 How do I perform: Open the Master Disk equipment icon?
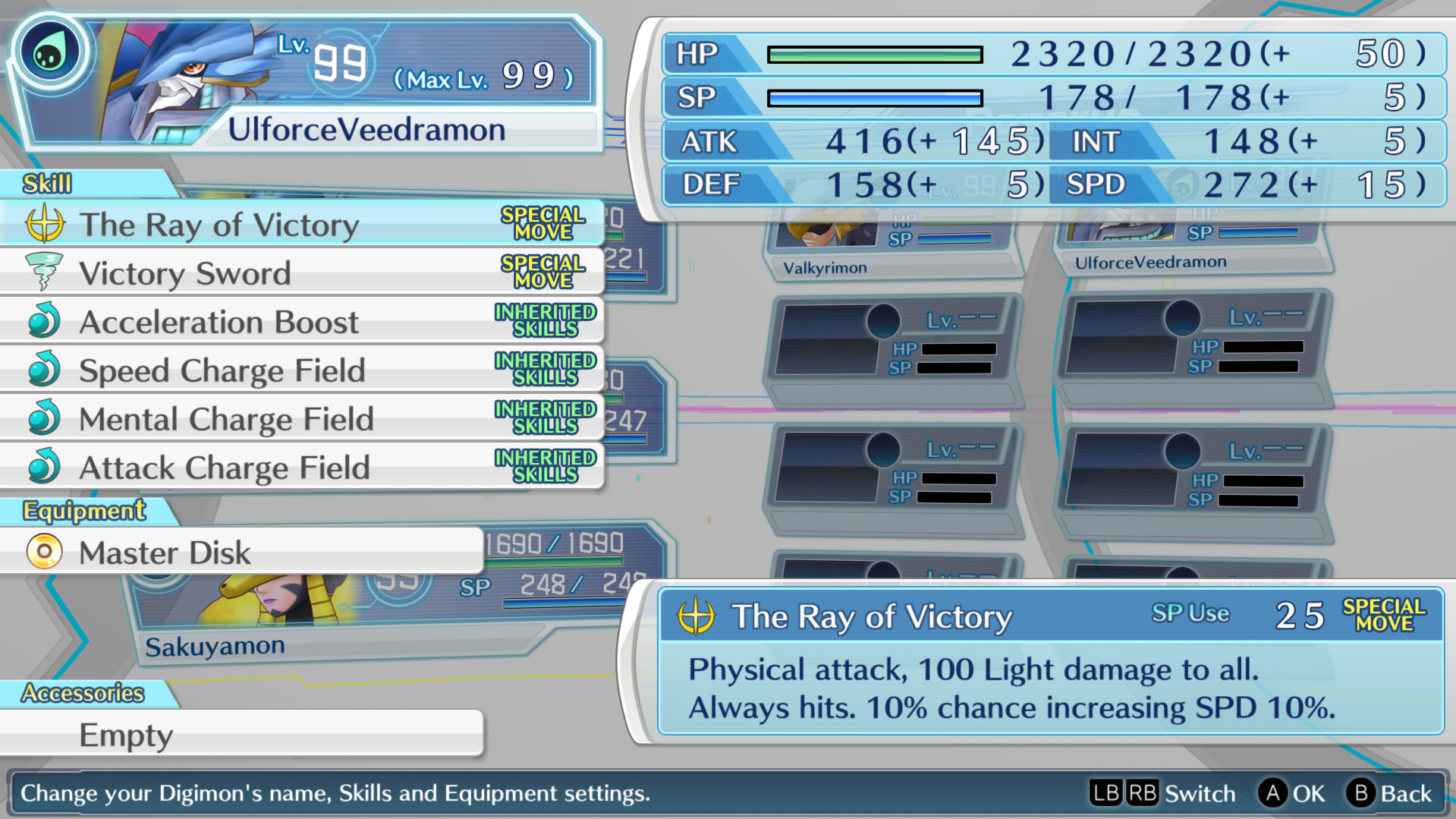[43, 552]
